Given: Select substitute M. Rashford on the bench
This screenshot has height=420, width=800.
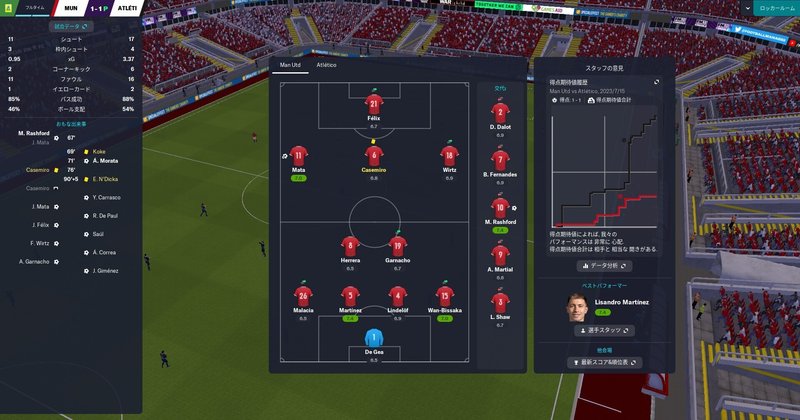Looking at the screenshot, I should tap(501, 207).
